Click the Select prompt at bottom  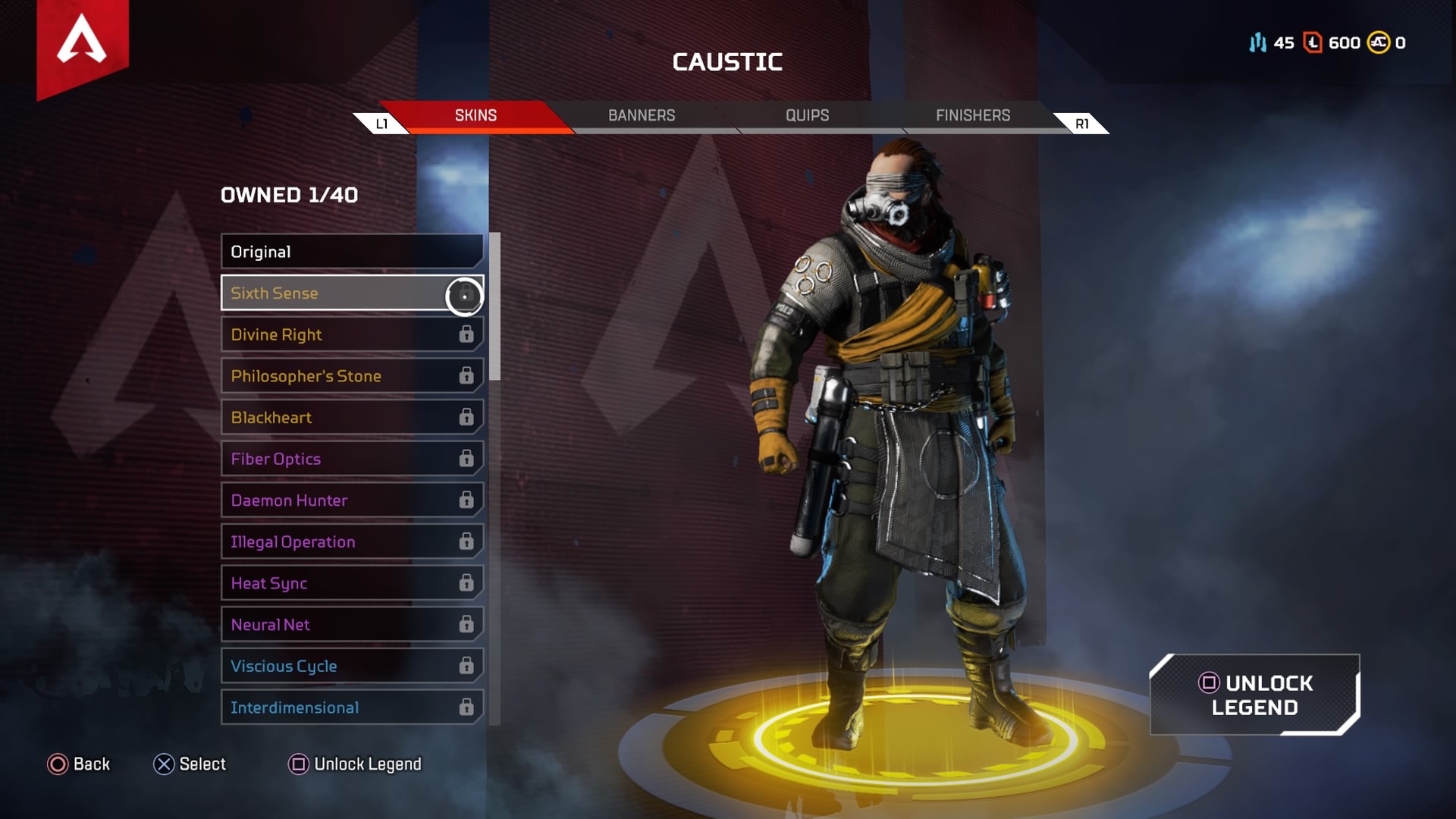click(x=190, y=764)
